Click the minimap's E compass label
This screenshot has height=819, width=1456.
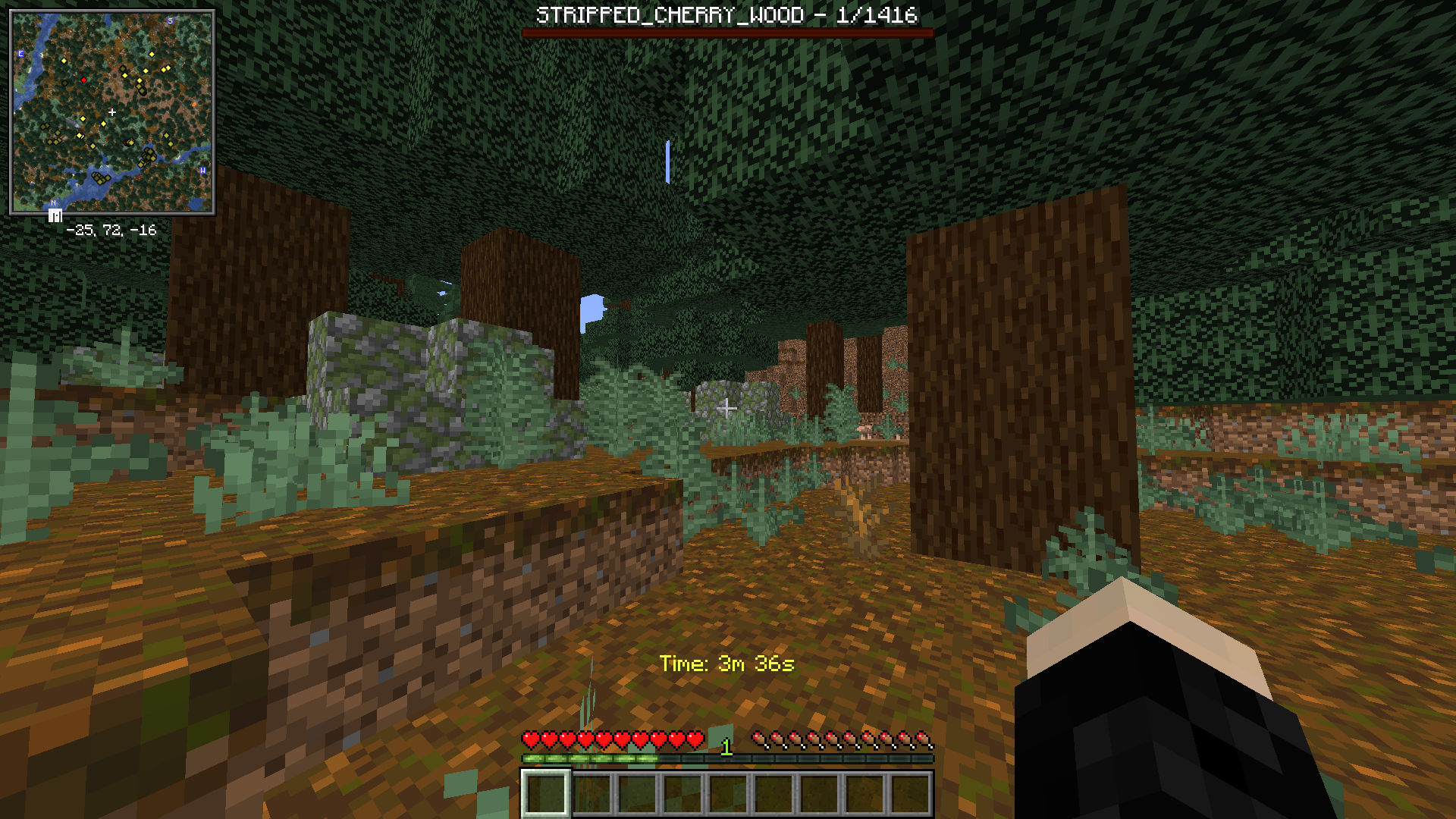[20, 54]
